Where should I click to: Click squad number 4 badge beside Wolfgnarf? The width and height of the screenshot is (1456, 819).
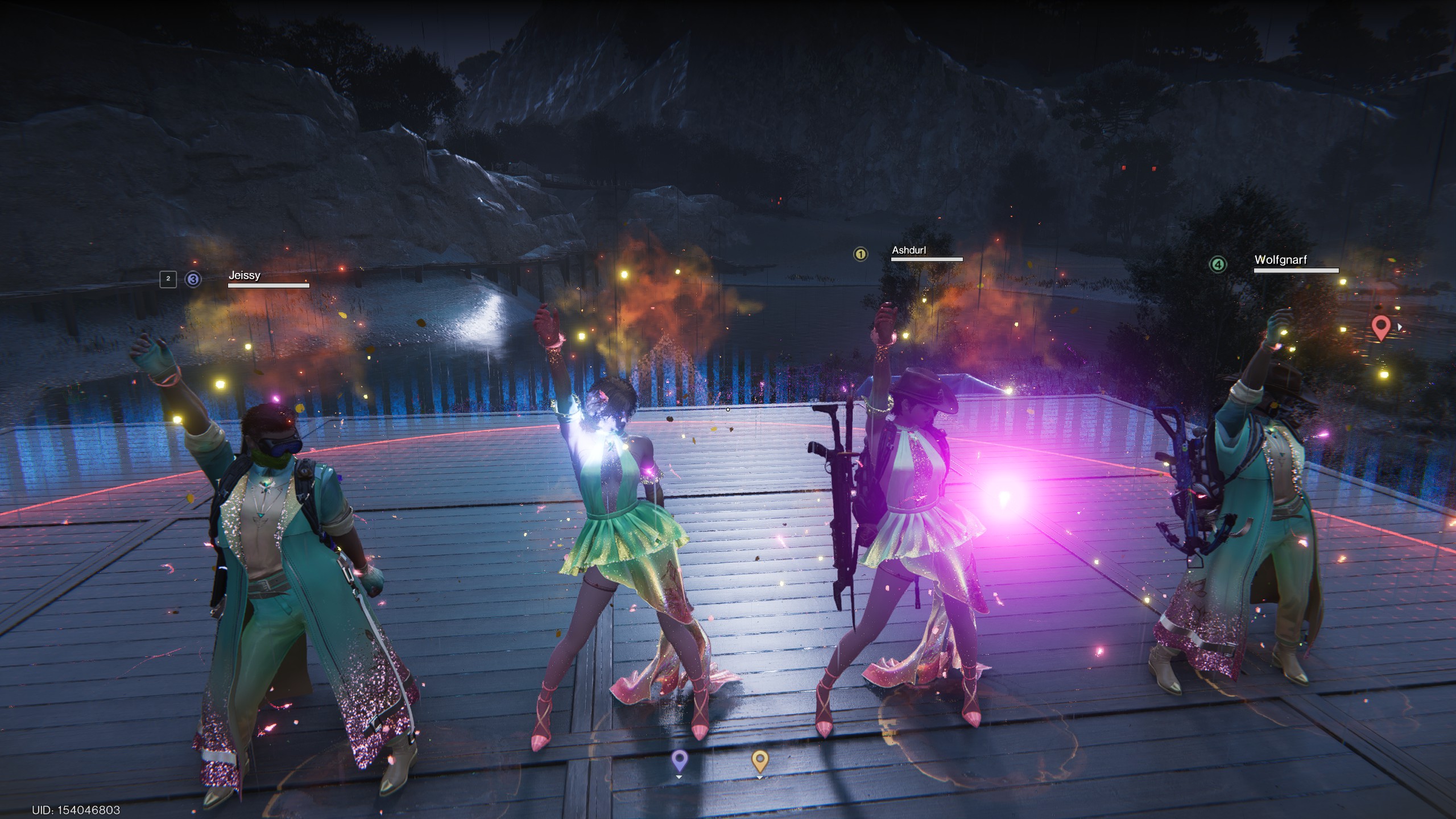point(1217,264)
